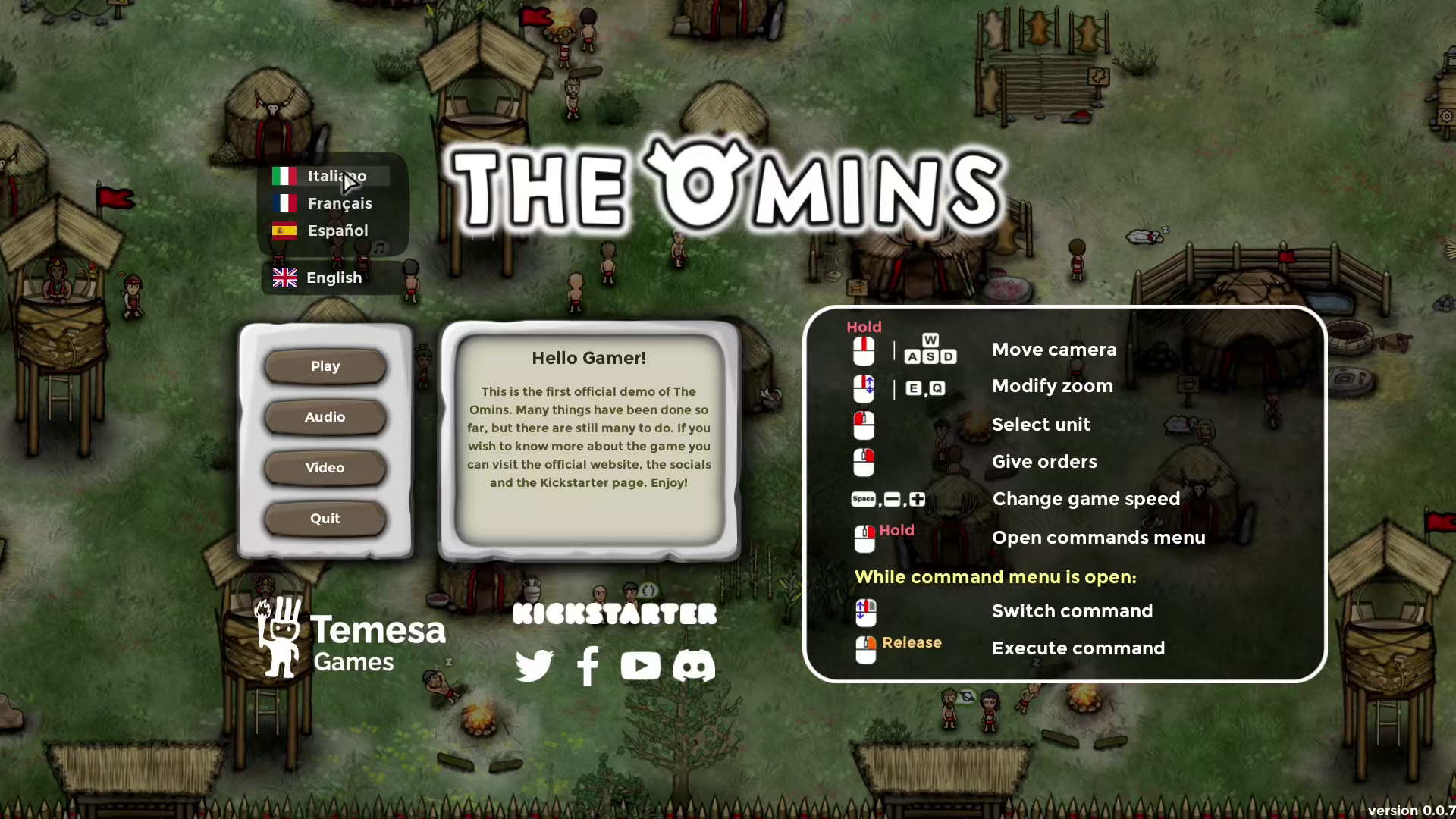Click the Italian flag icon

(284, 176)
